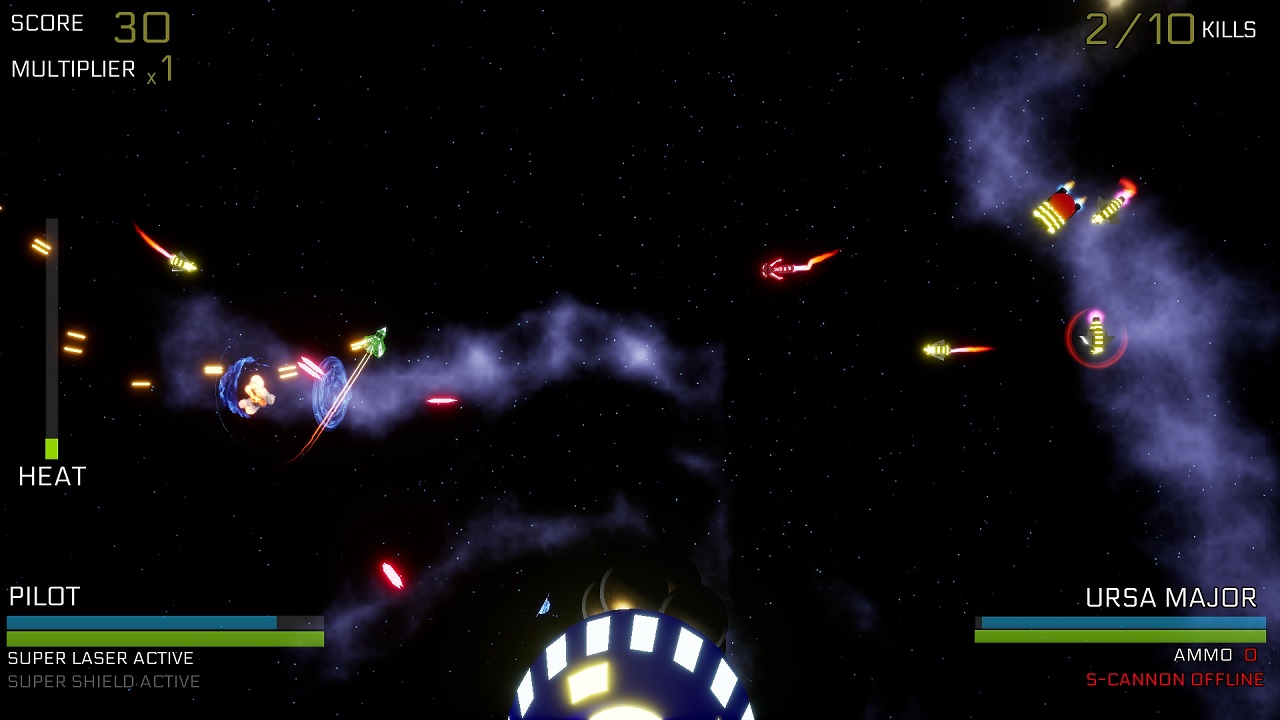Expand the PILOT status panel
Screen dimensions: 1280x720
click(45, 597)
